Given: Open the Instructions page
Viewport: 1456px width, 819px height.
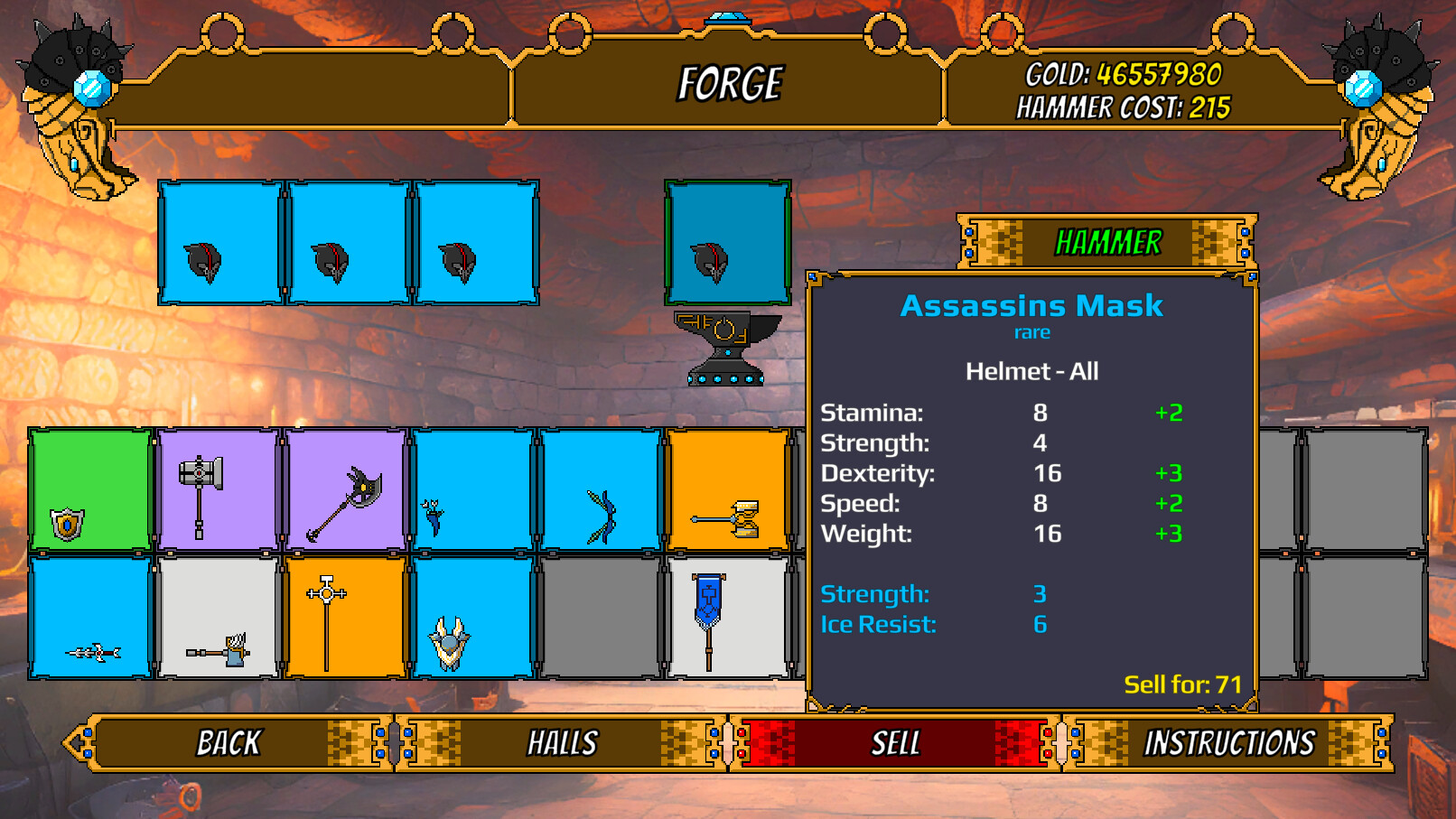Looking at the screenshot, I should (x=1230, y=742).
